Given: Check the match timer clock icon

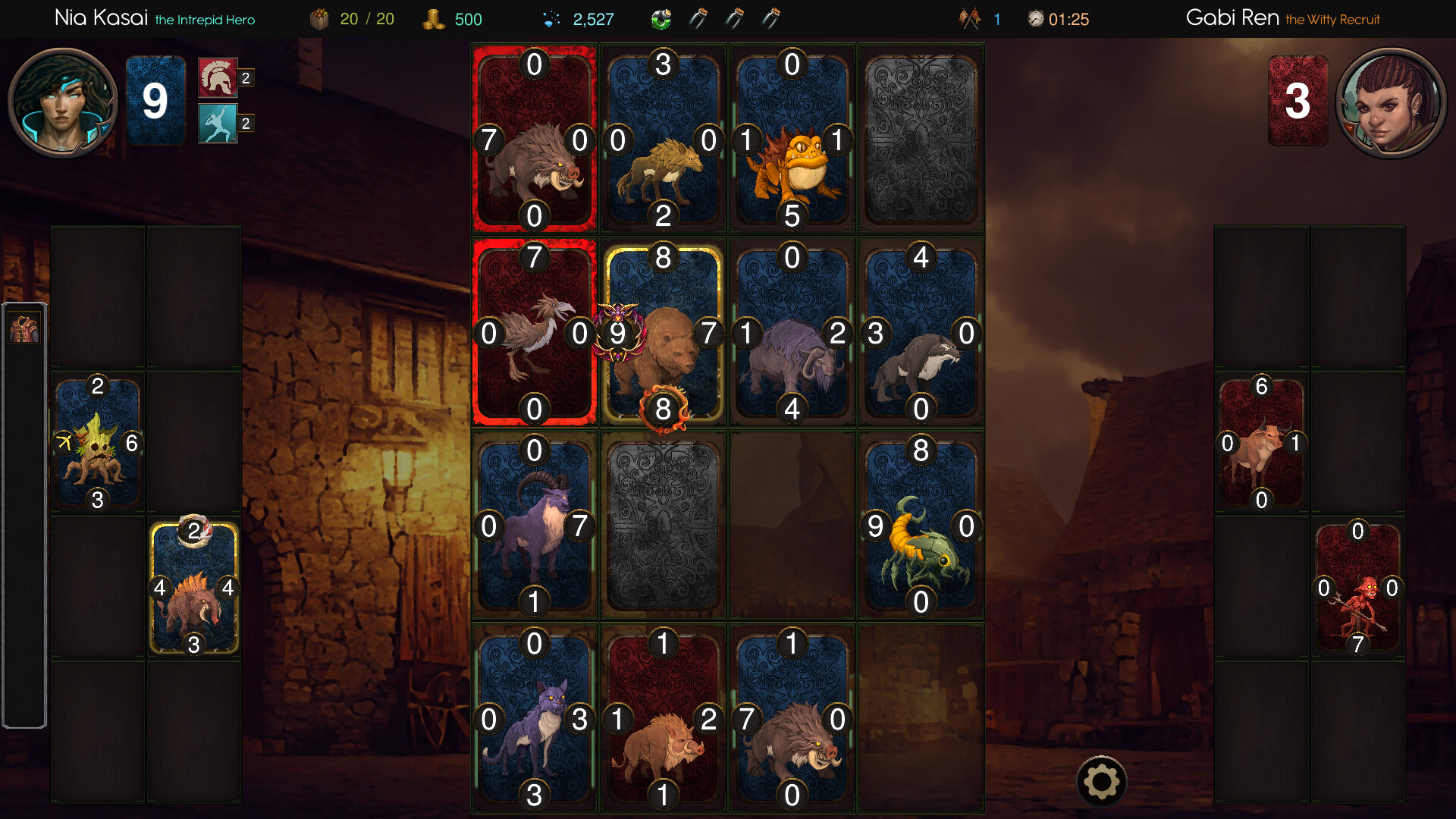Looking at the screenshot, I should click(1034, 19).
